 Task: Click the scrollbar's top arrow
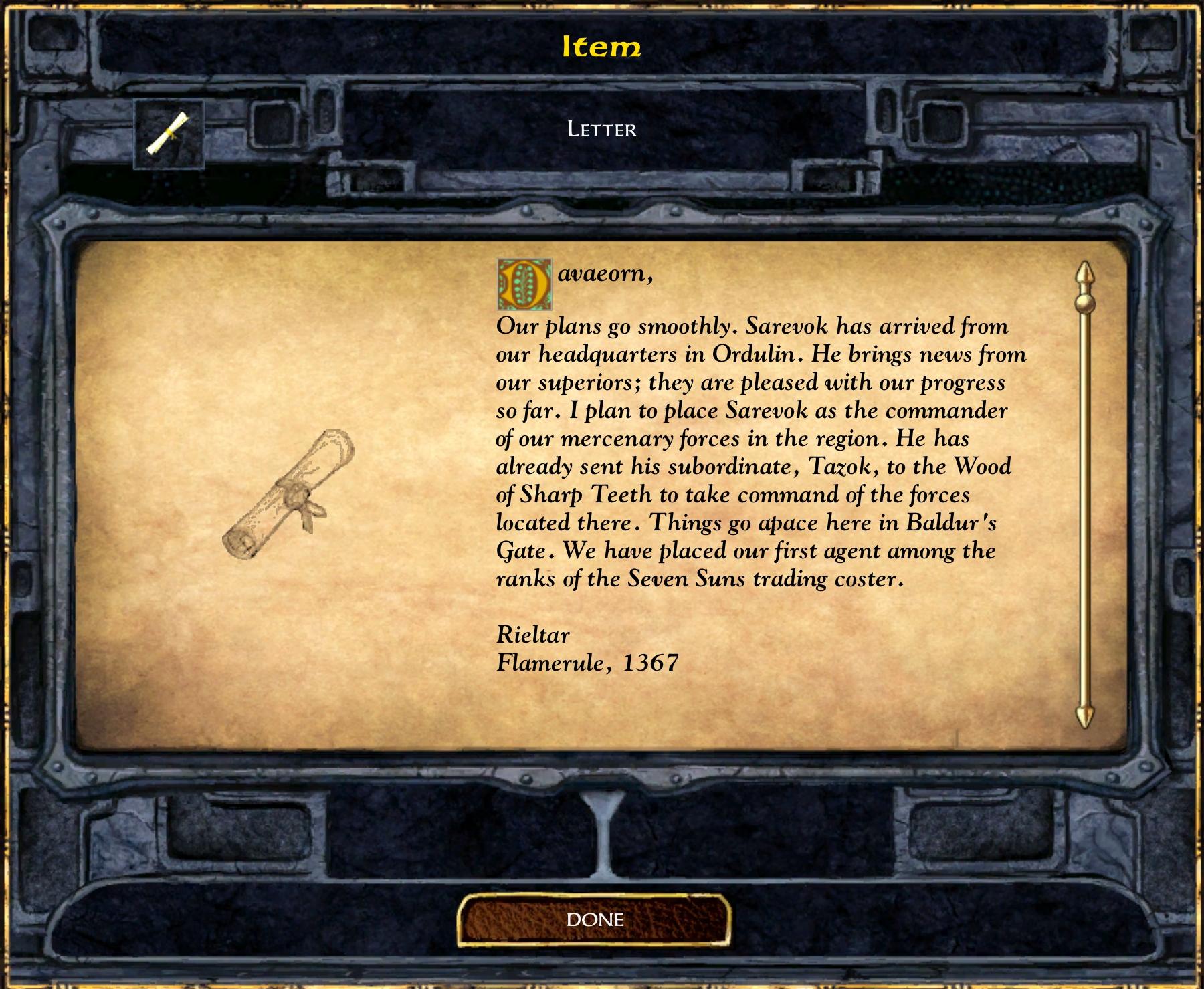click(x=1084, y=273)
